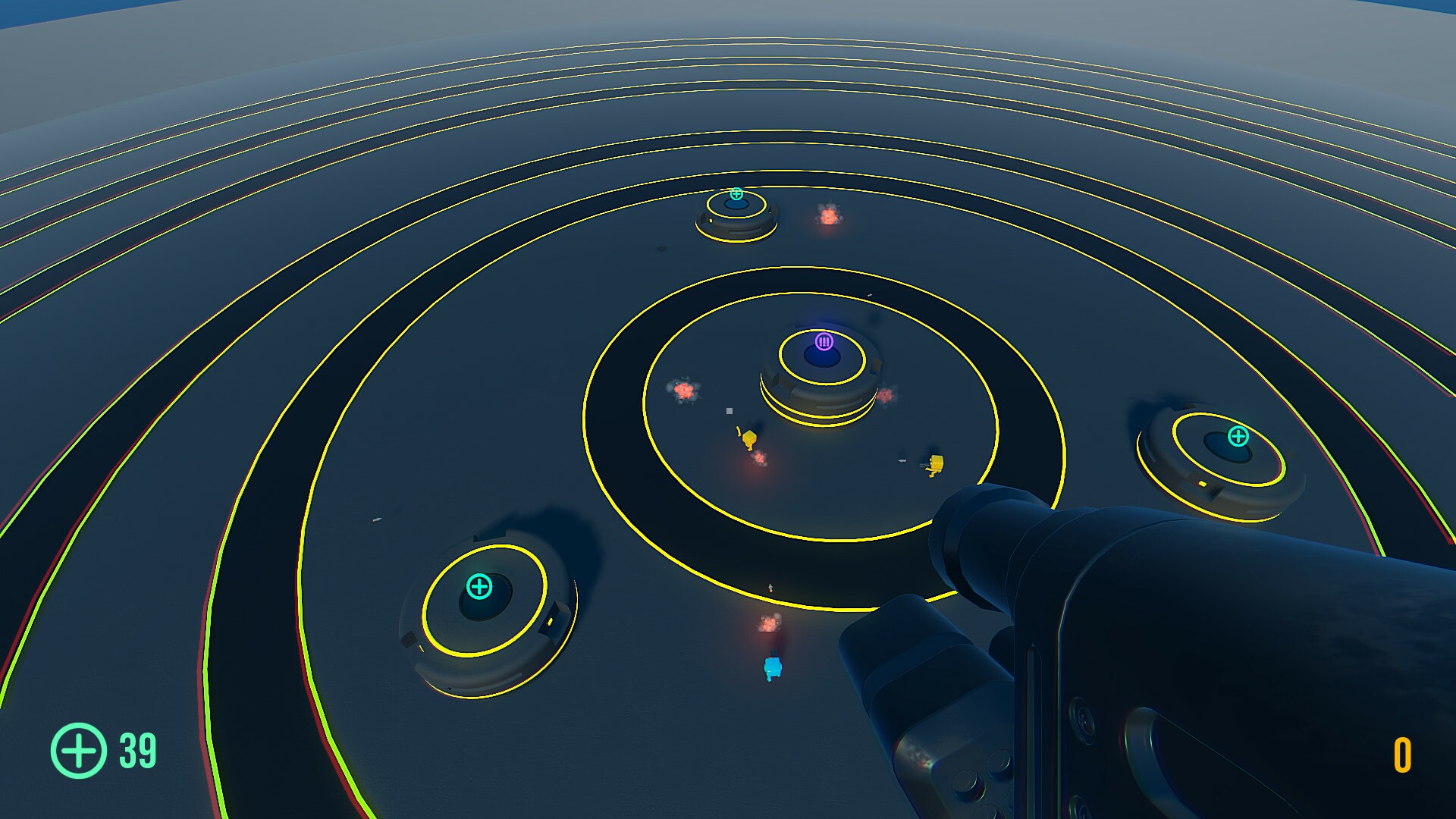1456x819 pixels.
Task: Select the glowing purple core of the central tower
Action: pos(822,355)
